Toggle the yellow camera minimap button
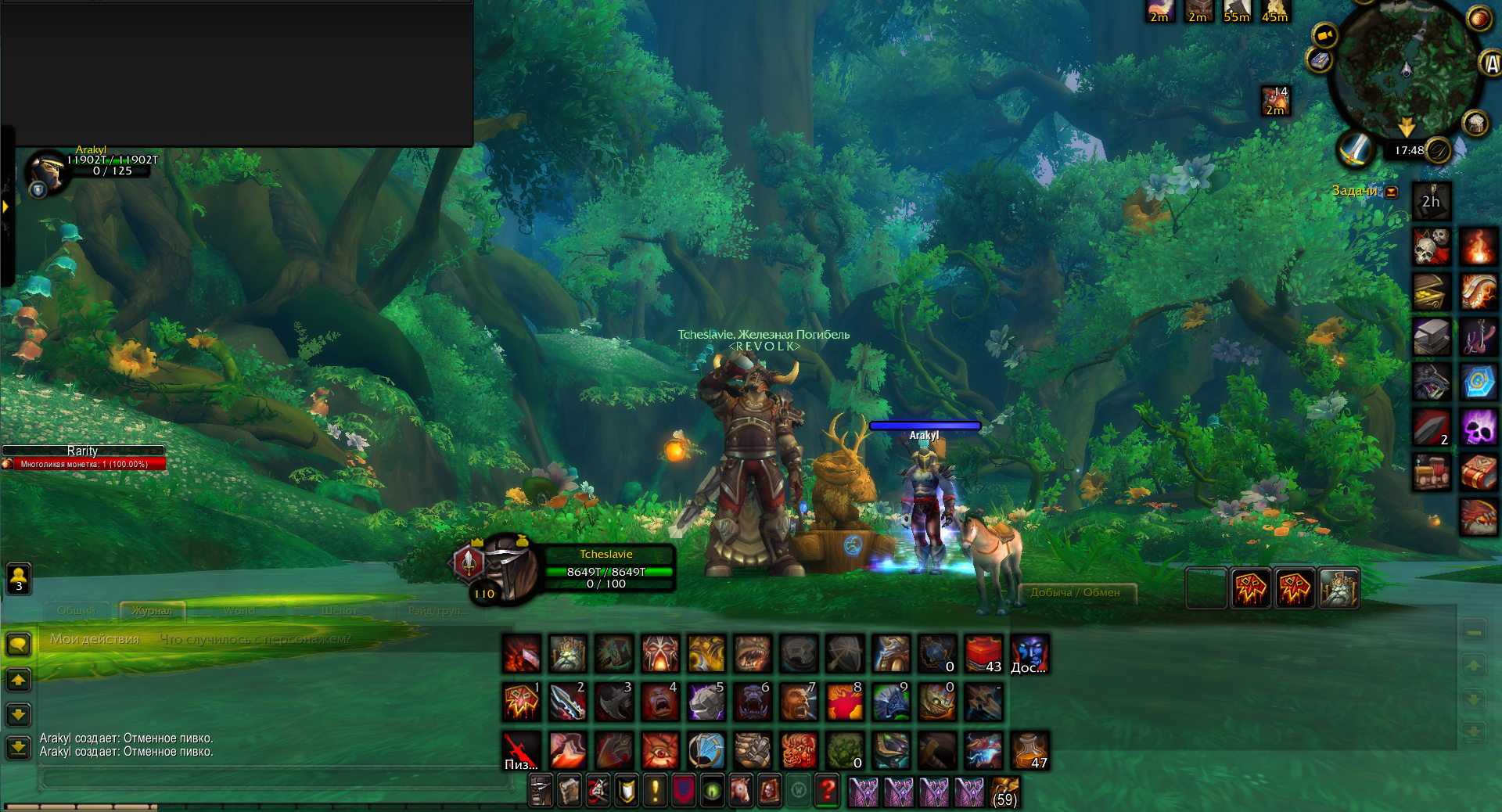This screenshot has height=812, width=1502. [x=1324, y=36]
